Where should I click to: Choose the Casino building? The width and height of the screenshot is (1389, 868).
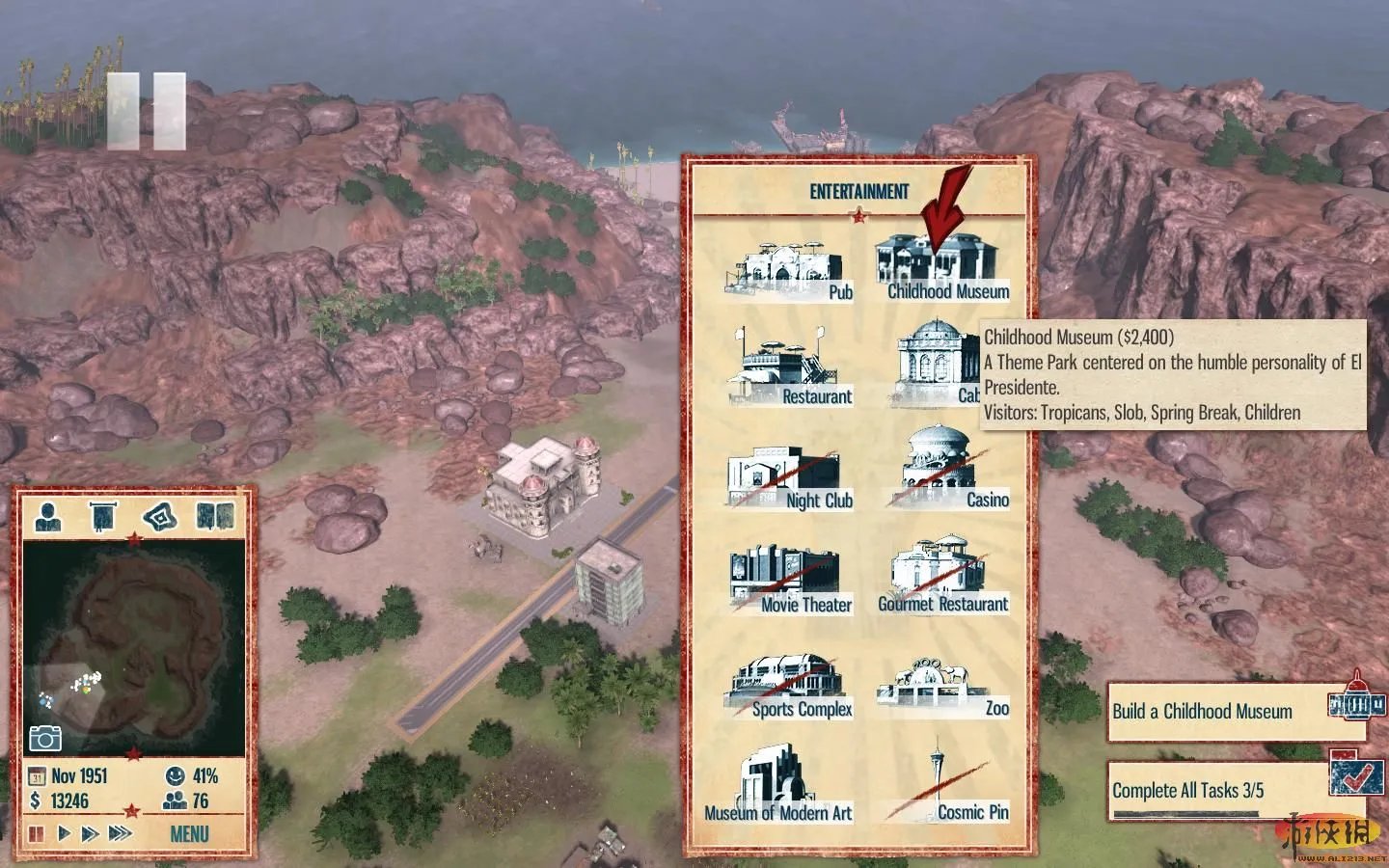(945, 473)
